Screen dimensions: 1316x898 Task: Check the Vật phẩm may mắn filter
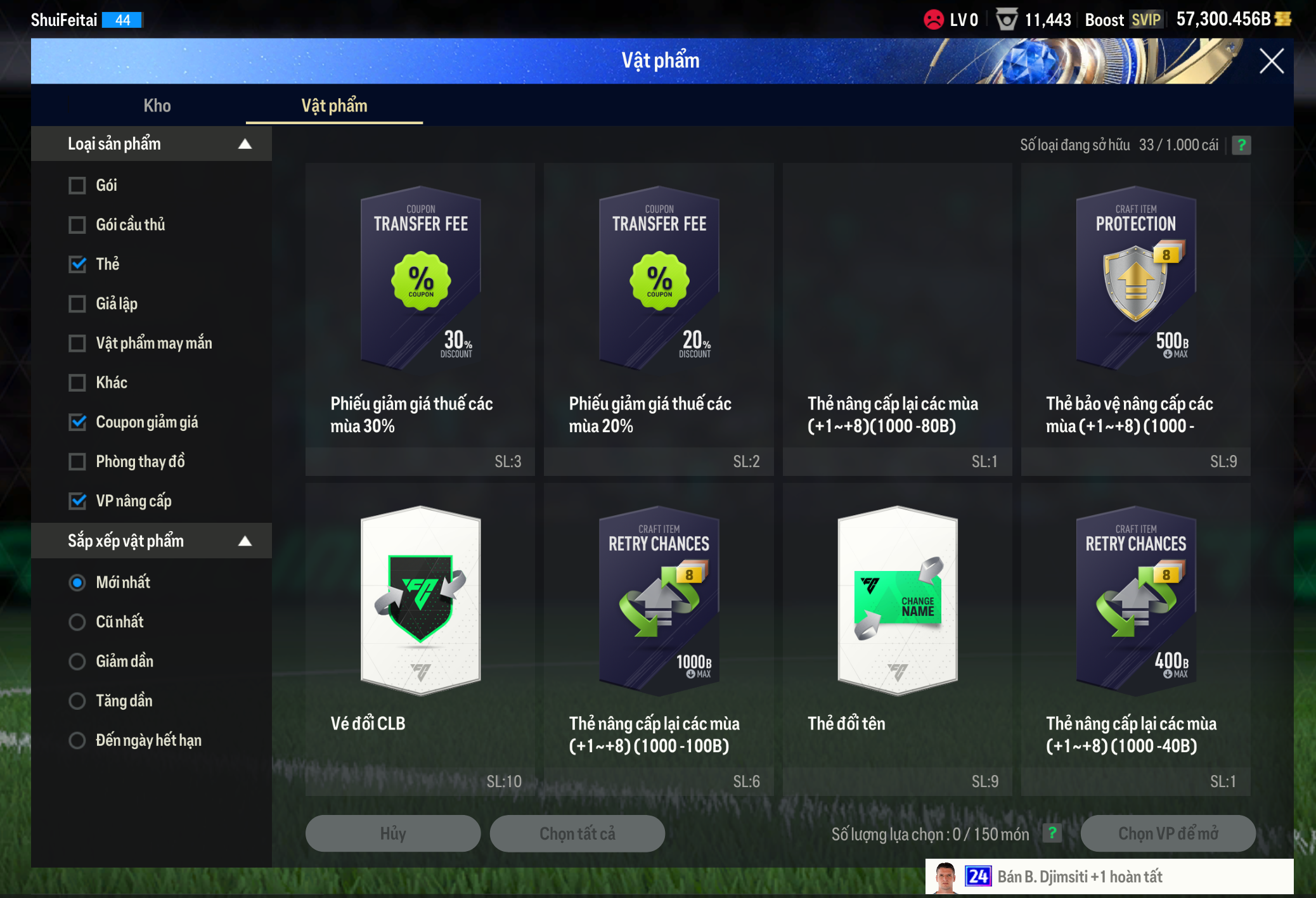(77, 343)
